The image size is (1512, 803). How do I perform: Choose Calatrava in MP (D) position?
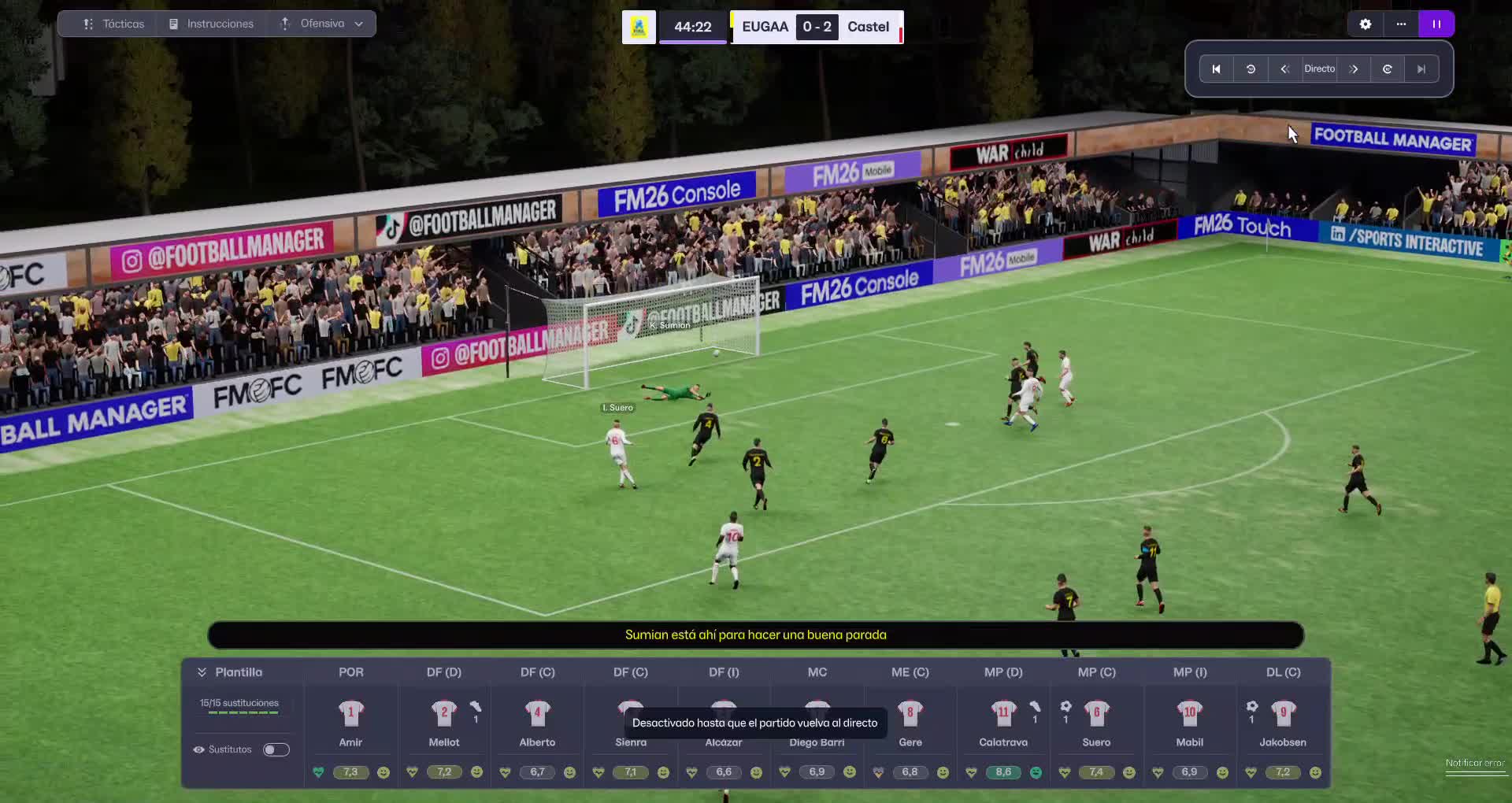tap(1003, 713)
